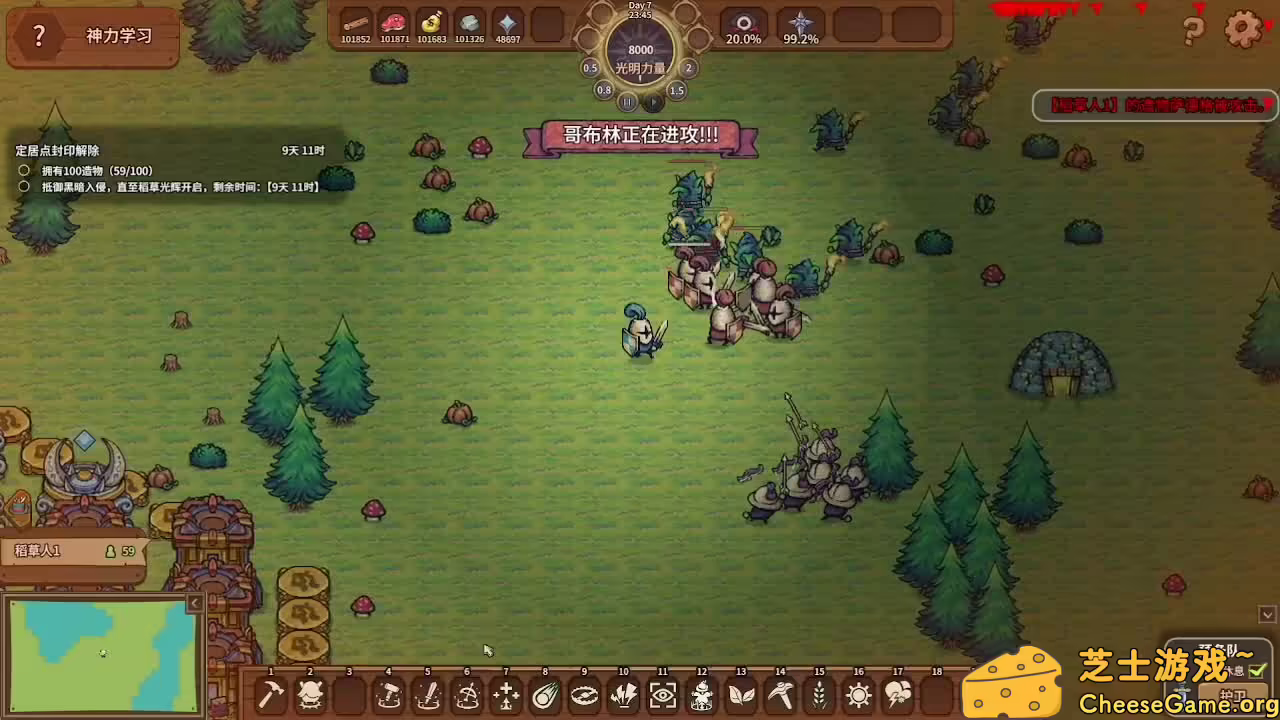Select the pickaxe skill in slot 14
The height and width of the screenshot is (720, 1280).
tap(778, 695)
